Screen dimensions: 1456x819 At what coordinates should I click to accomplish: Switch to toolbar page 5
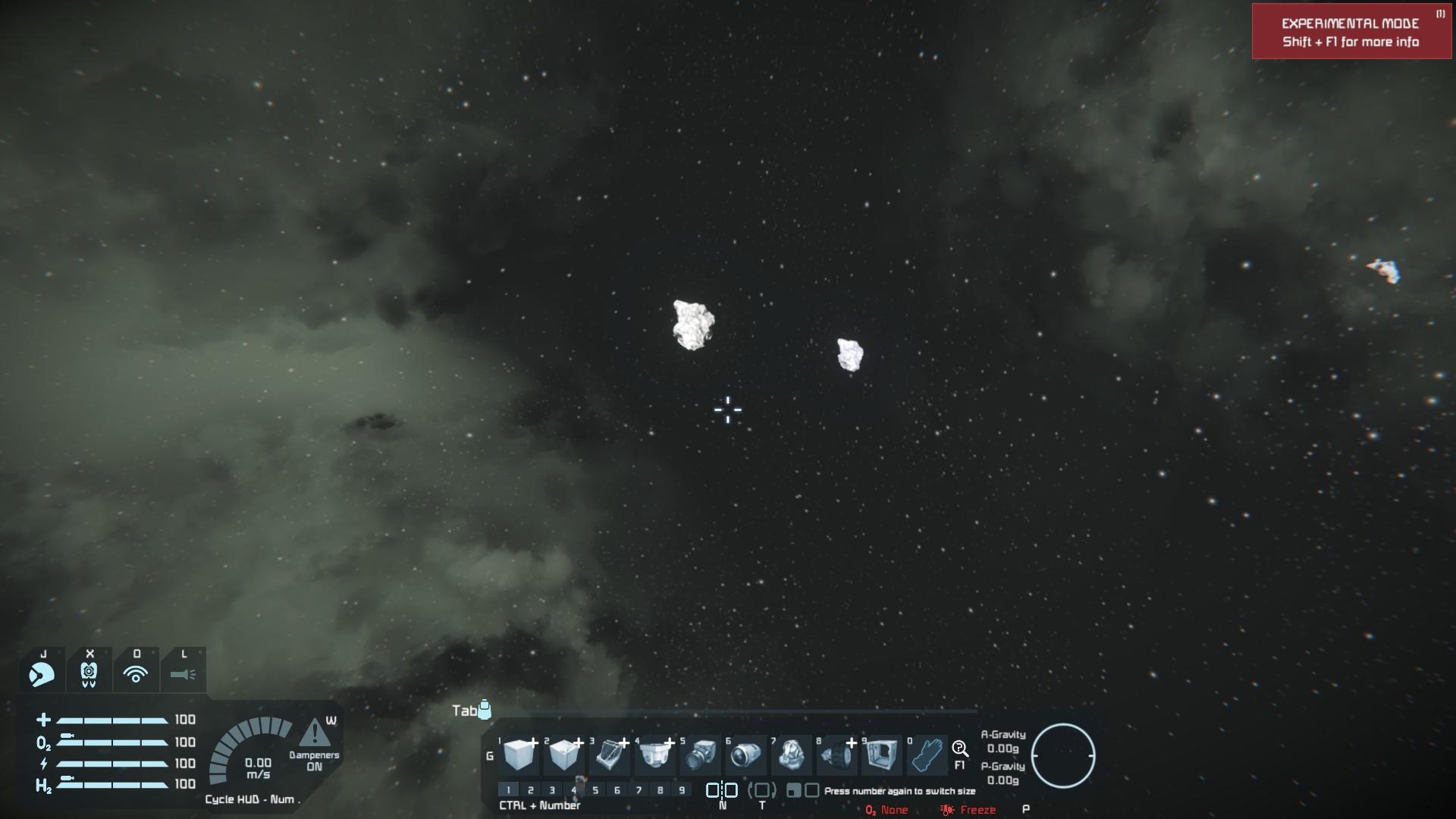click(595, 790)
